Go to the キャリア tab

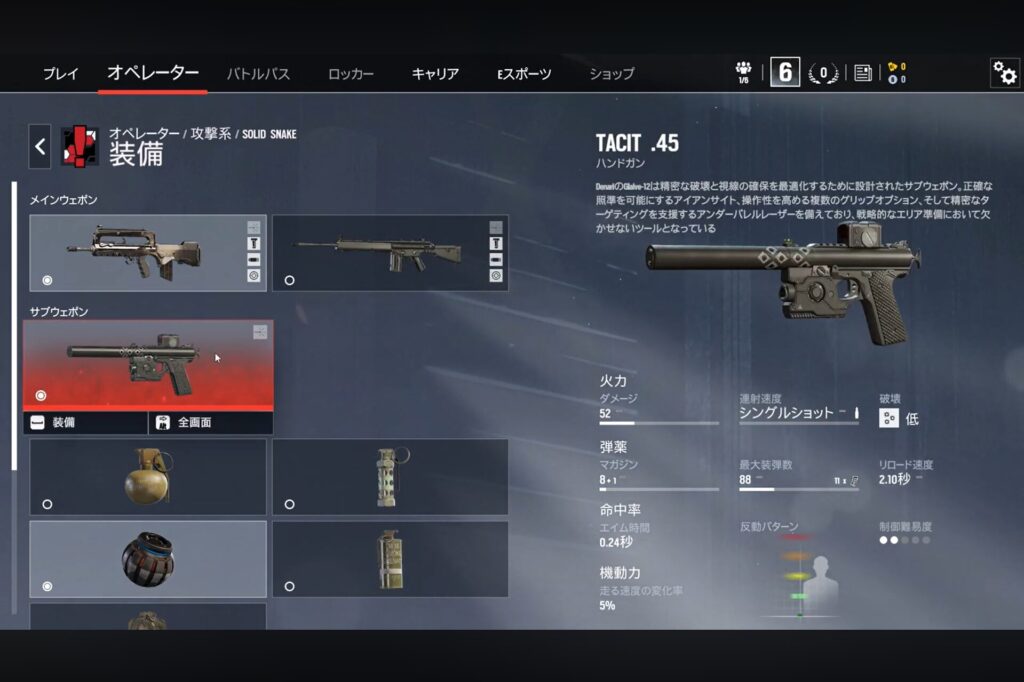coord(435,74)
